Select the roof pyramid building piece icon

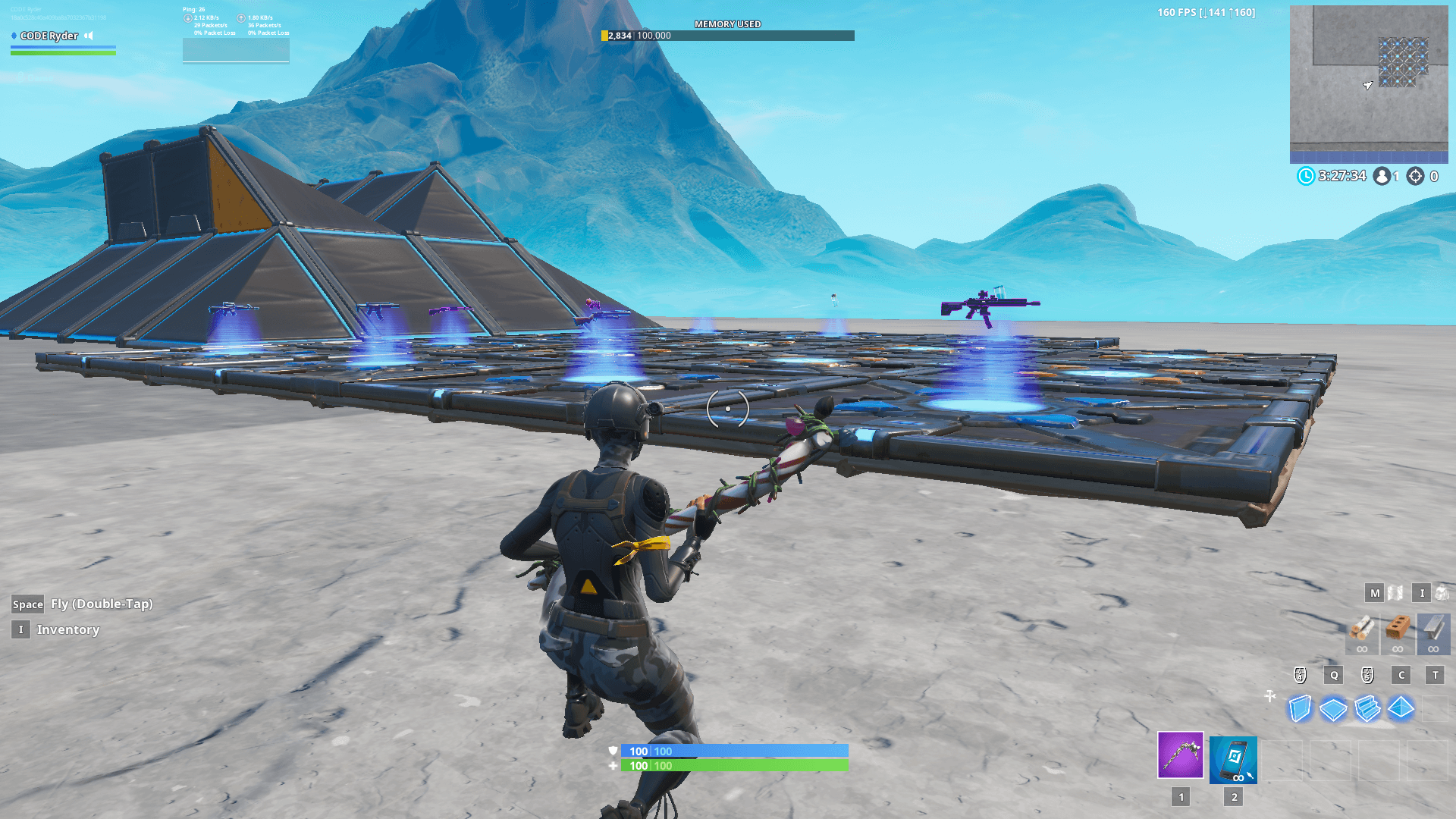1400,709
